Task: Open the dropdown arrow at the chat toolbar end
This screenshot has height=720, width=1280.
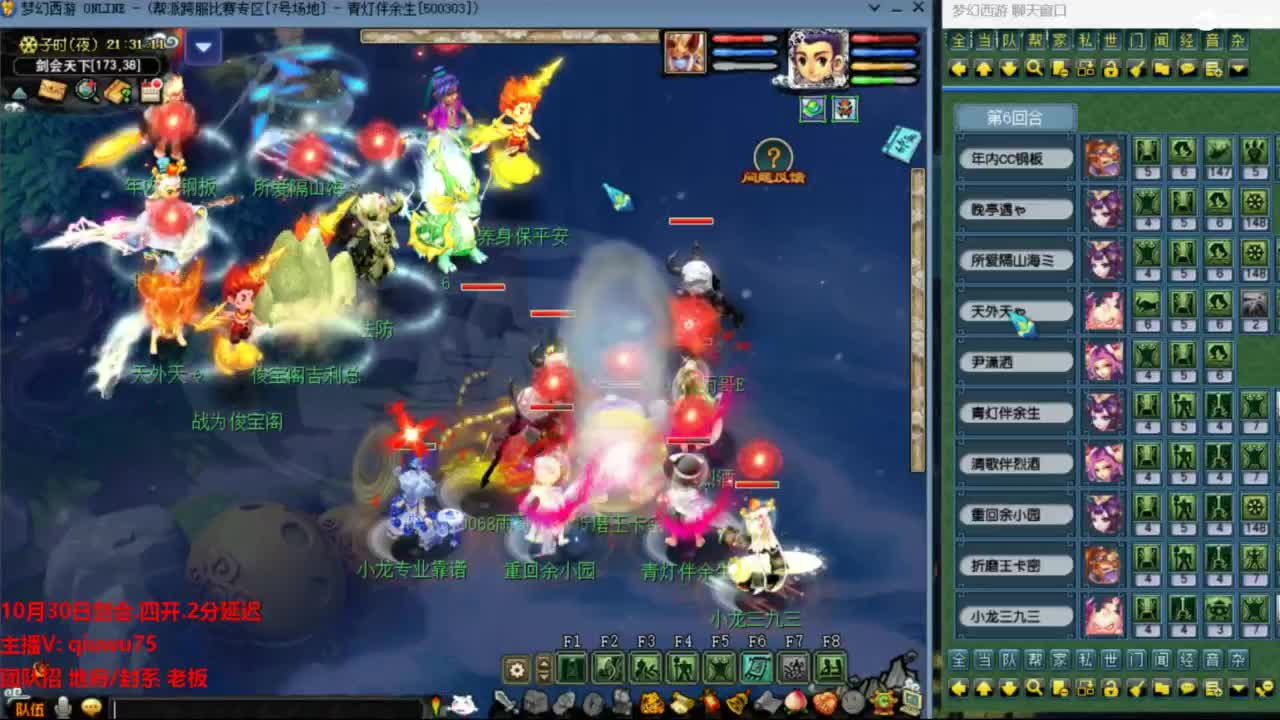Action: 1238,69
